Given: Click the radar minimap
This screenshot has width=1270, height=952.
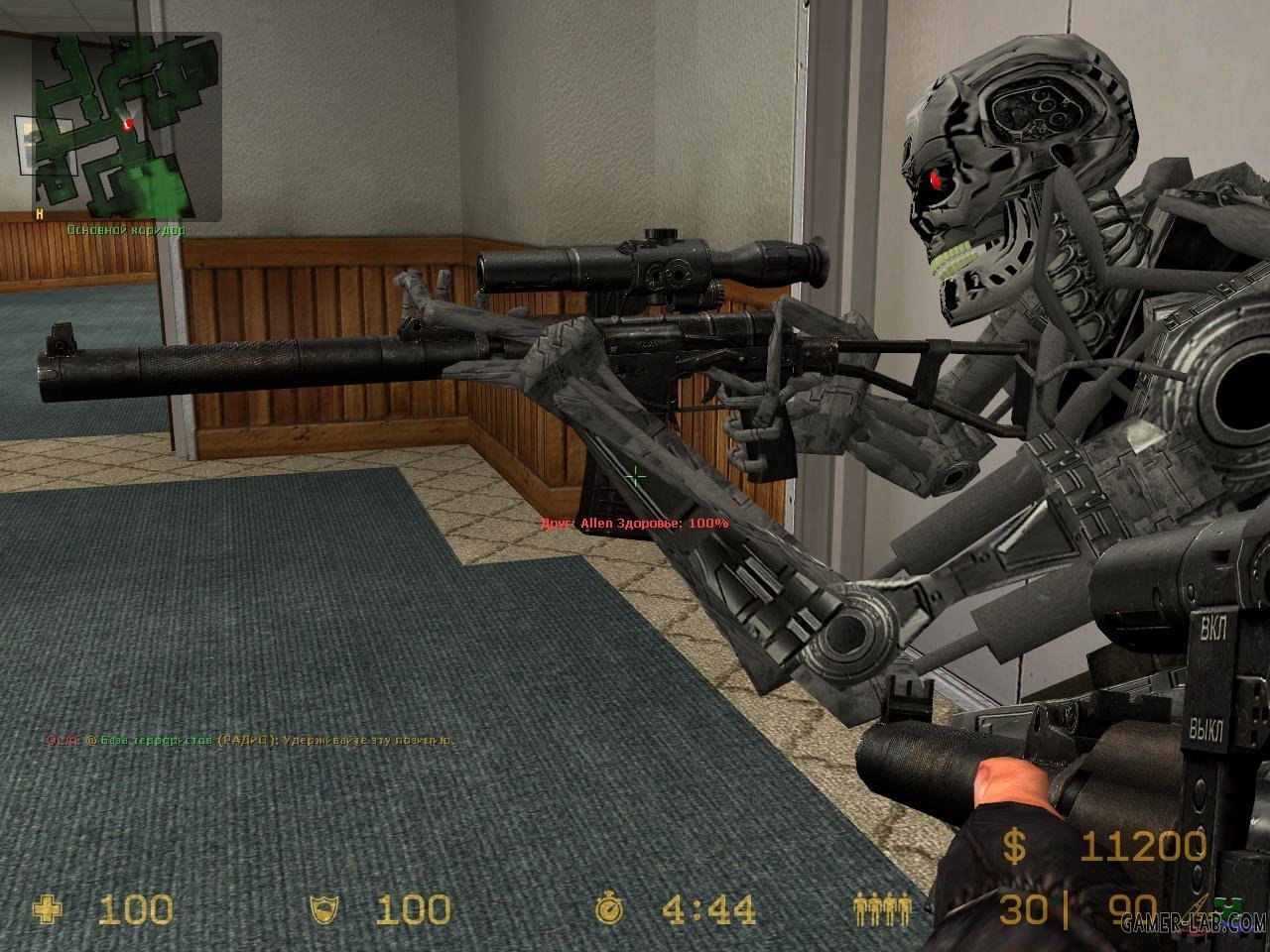Looking at the screenshot, I should click(x=126, y=127).
